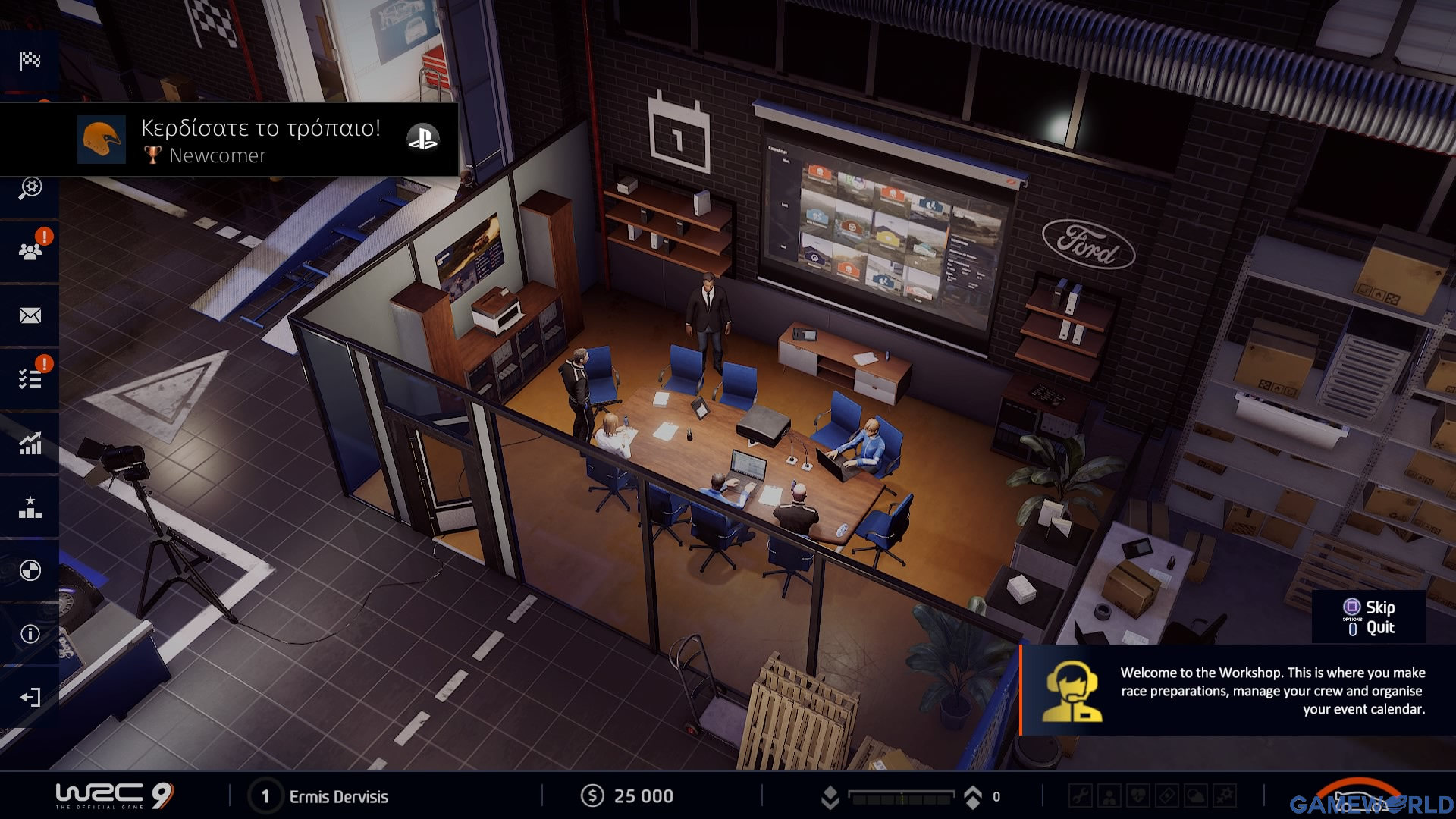Select the circular quartered-wheel sidebar icon
1456x819 pixels.
(x=30, y=570)
